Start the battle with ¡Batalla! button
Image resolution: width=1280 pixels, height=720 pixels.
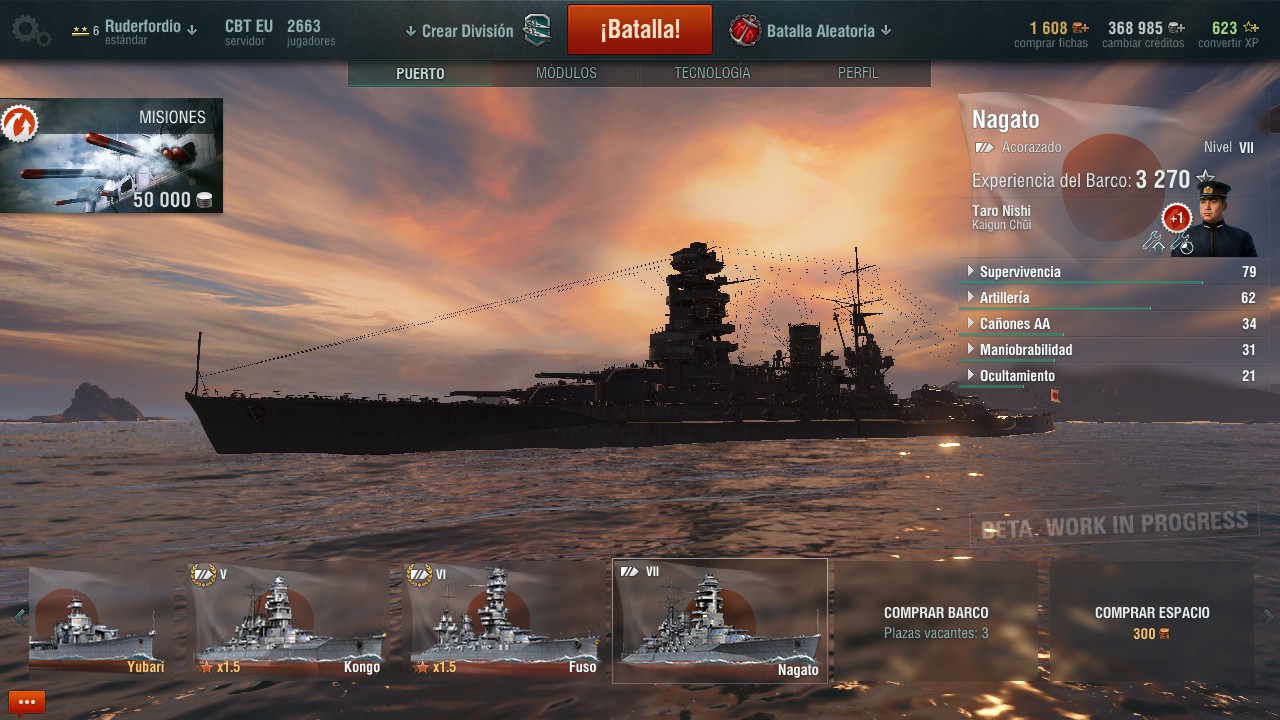tap(639, 30)
